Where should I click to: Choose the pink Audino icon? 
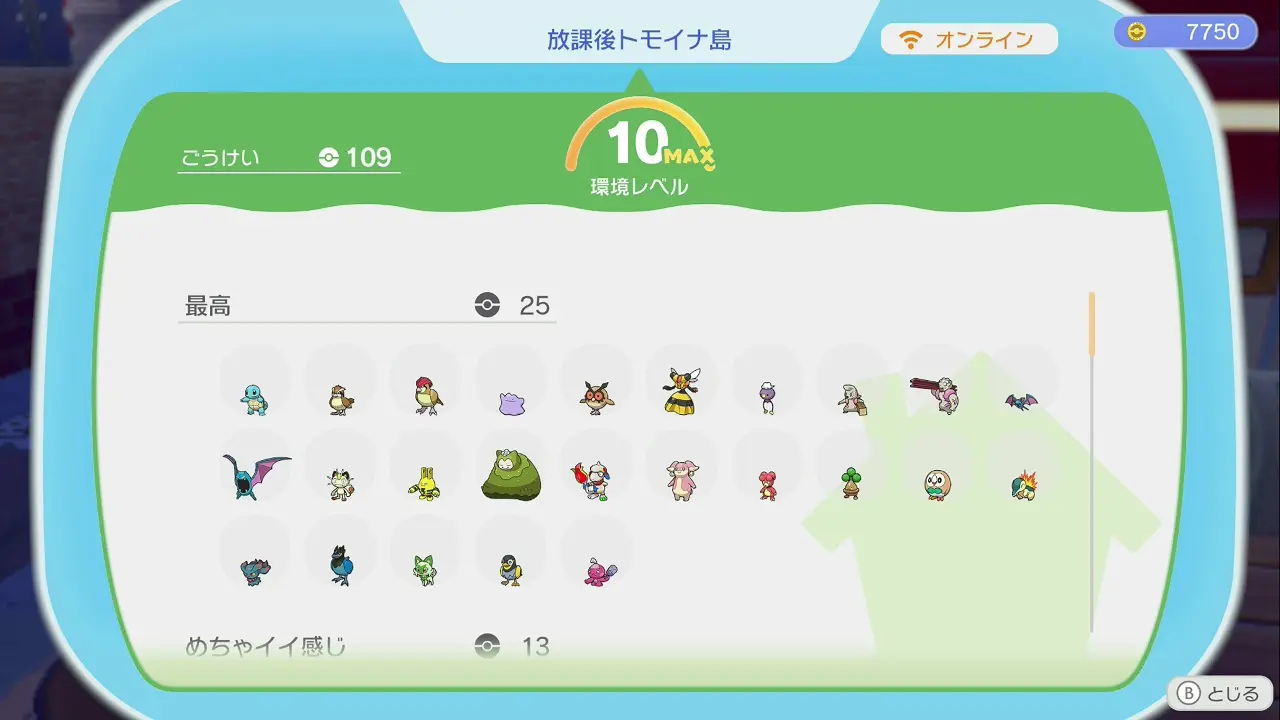[x=682, y=481]
